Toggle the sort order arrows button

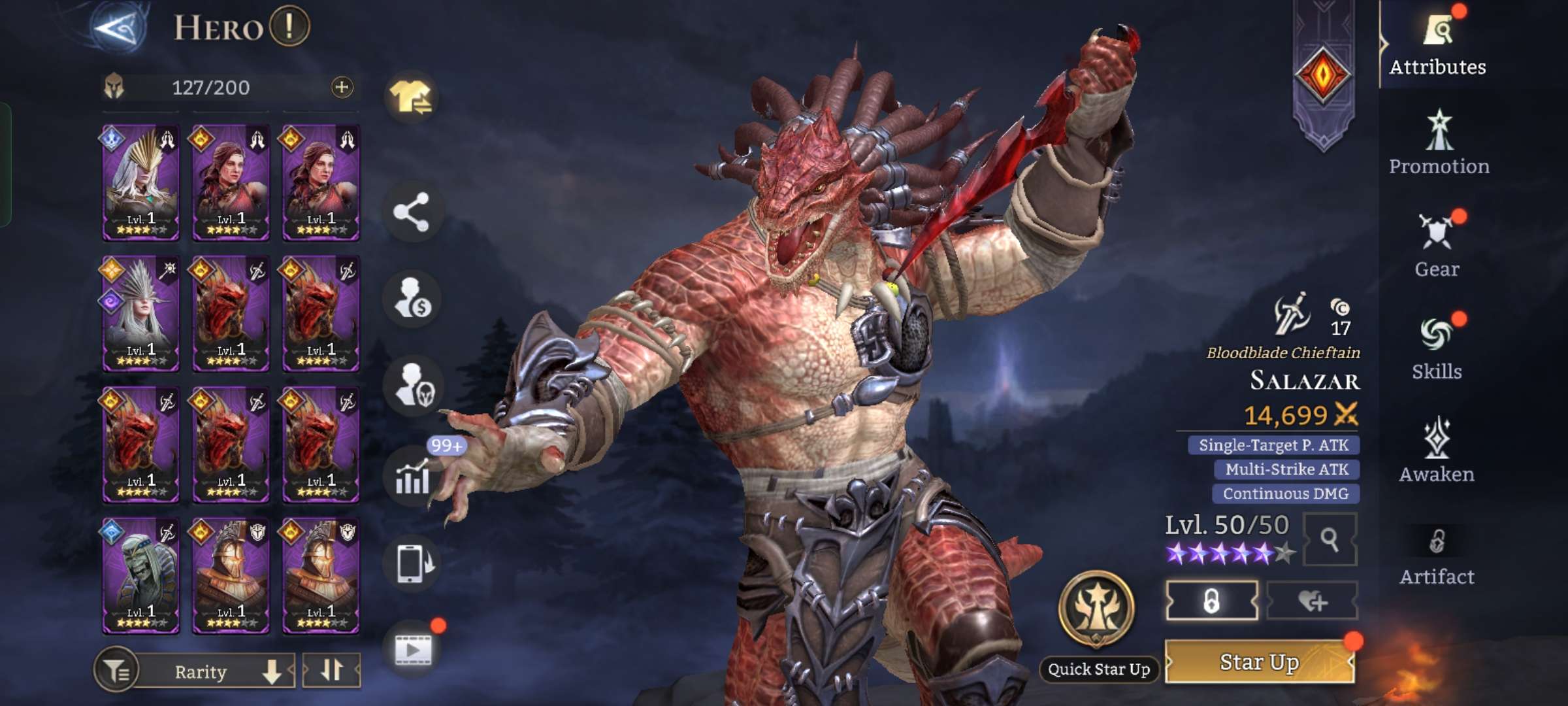(x=332, y=670)
